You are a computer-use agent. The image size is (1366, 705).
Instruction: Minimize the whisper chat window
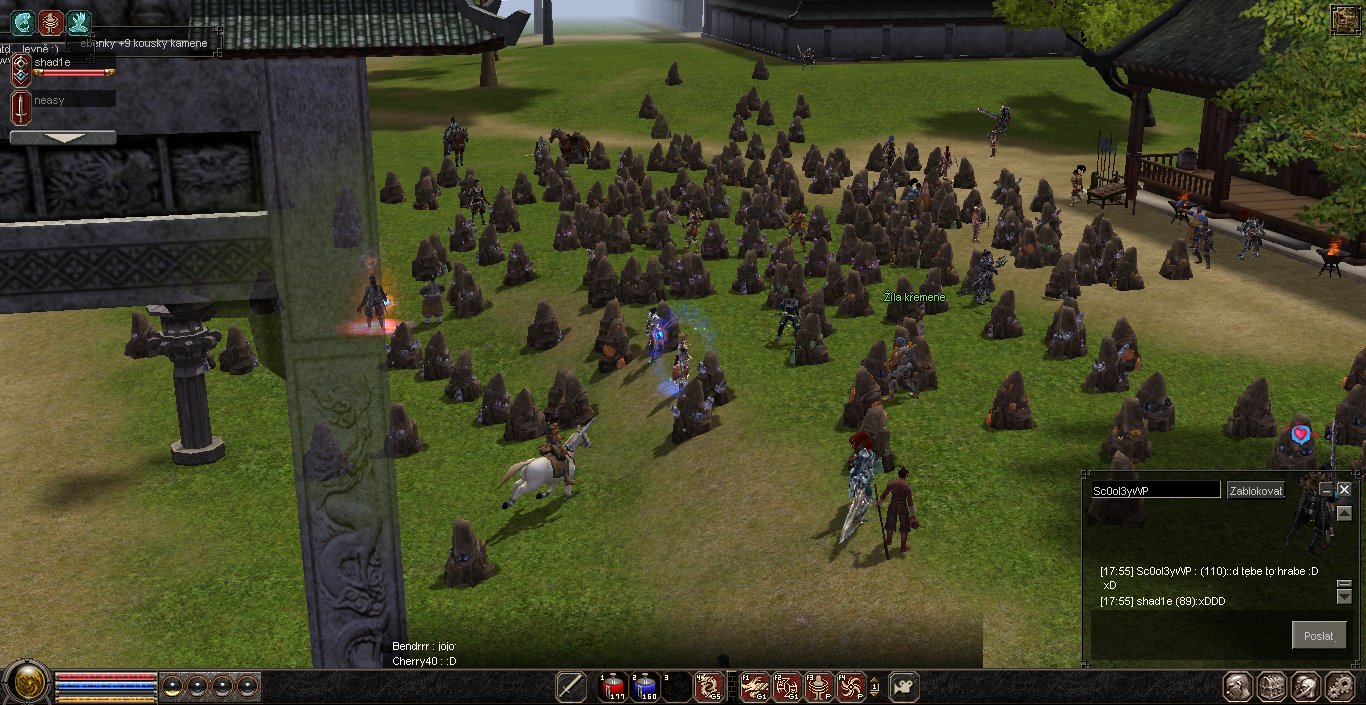pyautogui.click(x=1326, y=490)
